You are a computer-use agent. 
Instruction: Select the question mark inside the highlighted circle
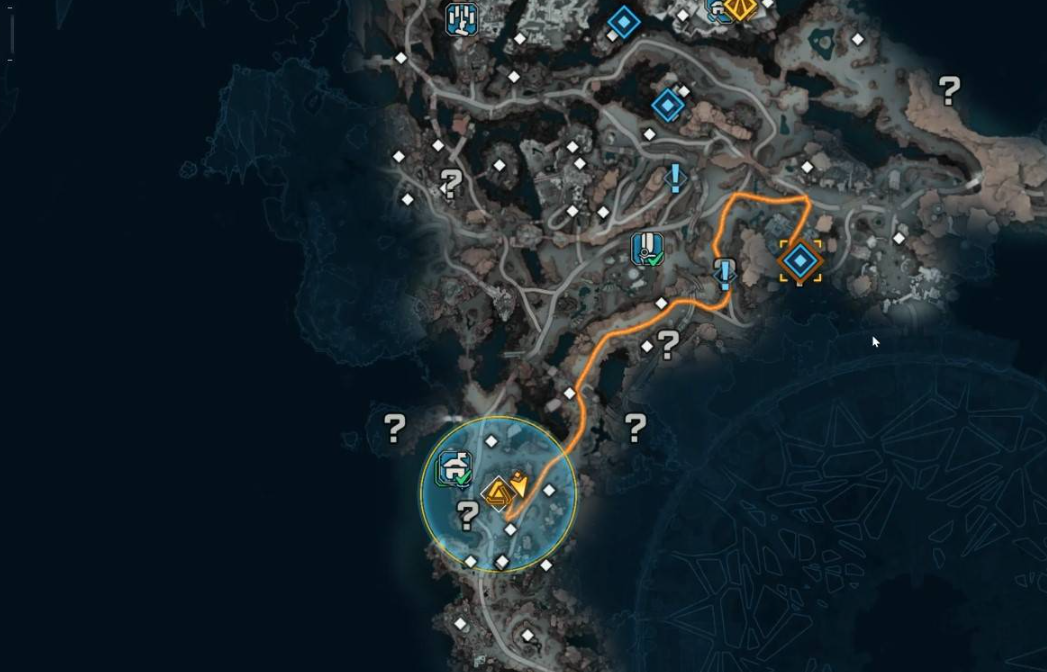point(466,516)
